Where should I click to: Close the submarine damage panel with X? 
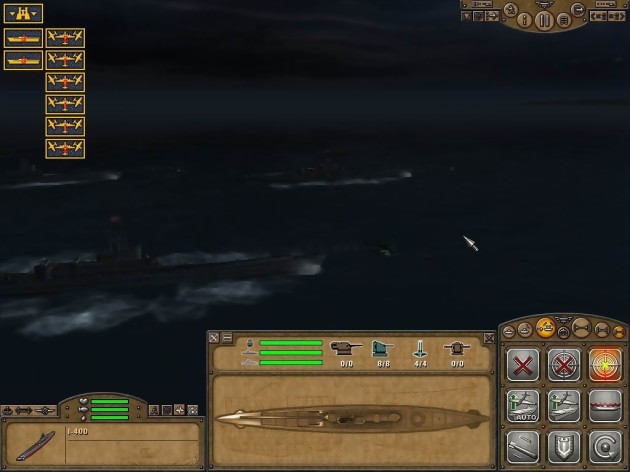tap(489, 339)
